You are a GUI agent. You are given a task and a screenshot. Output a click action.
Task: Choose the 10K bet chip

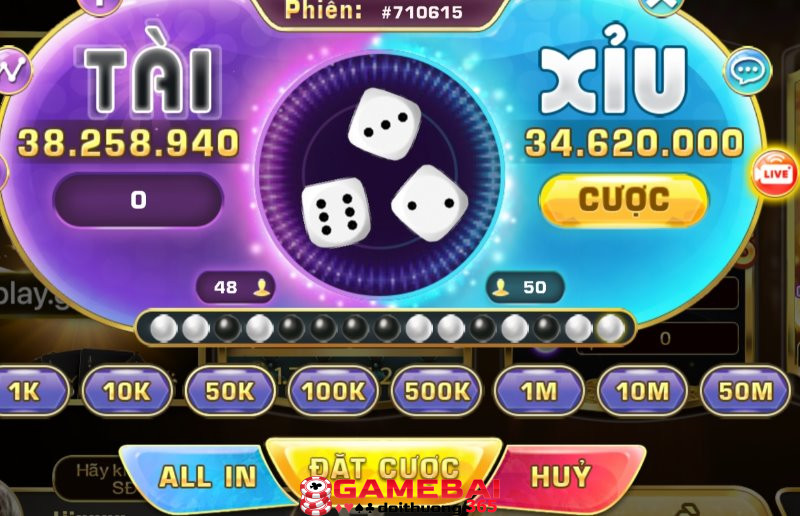pyautogui.click(x=127, y=391)
